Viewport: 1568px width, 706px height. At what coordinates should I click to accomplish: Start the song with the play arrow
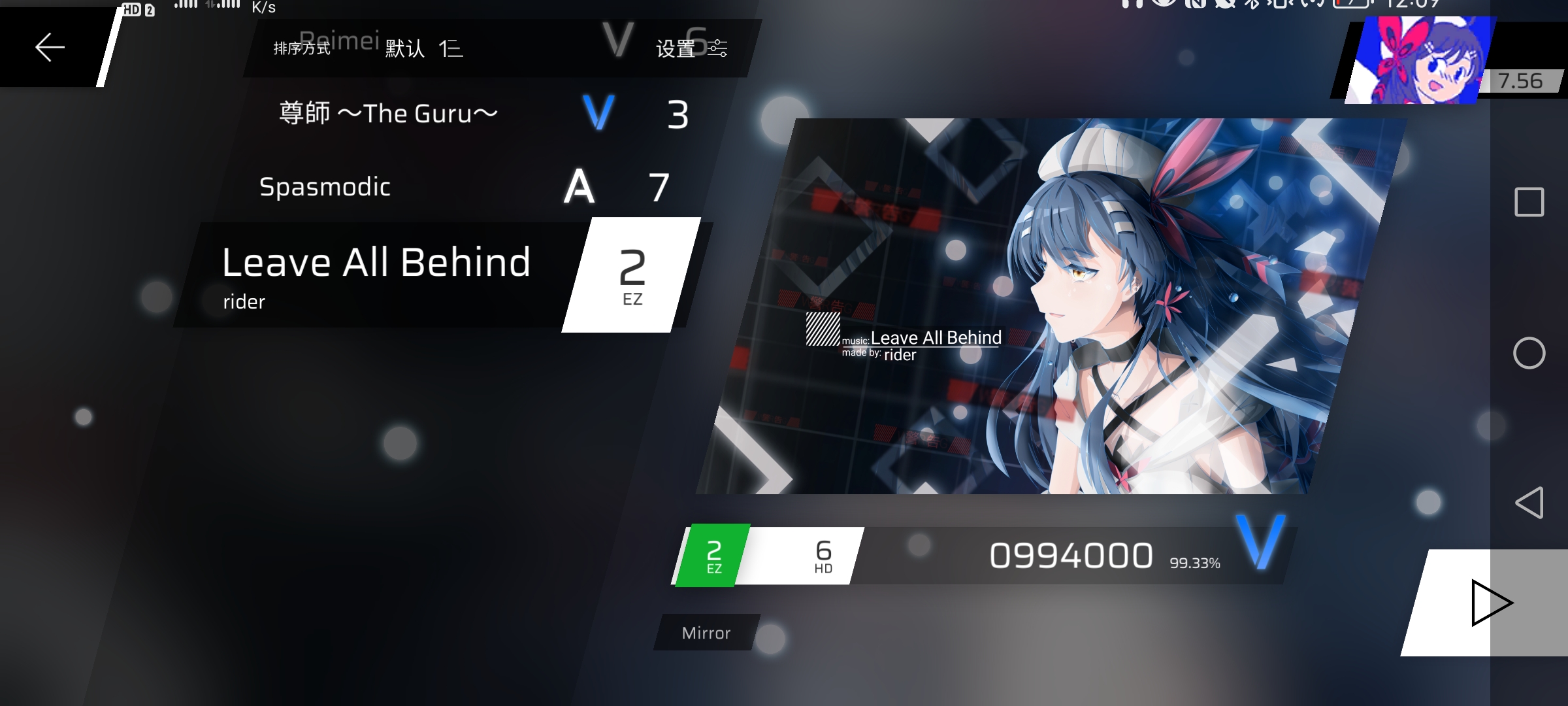(1490, 603)
